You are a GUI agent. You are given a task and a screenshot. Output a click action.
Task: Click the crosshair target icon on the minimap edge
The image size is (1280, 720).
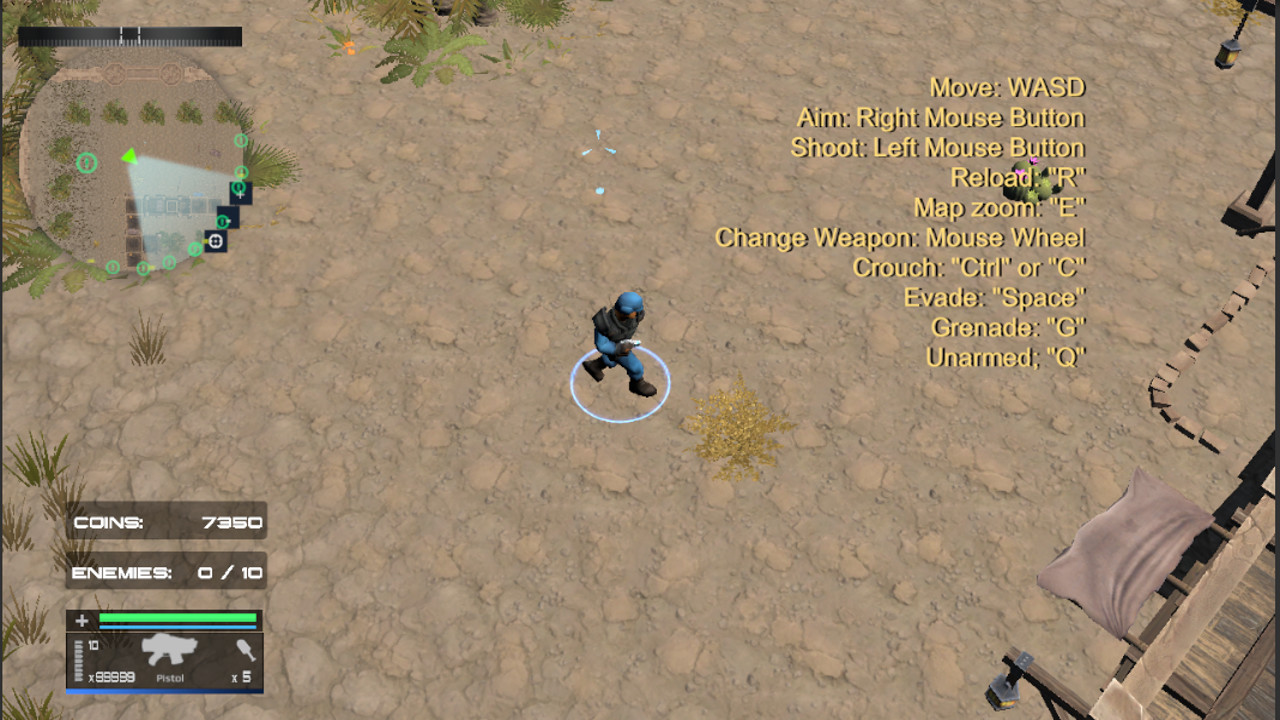216,241
